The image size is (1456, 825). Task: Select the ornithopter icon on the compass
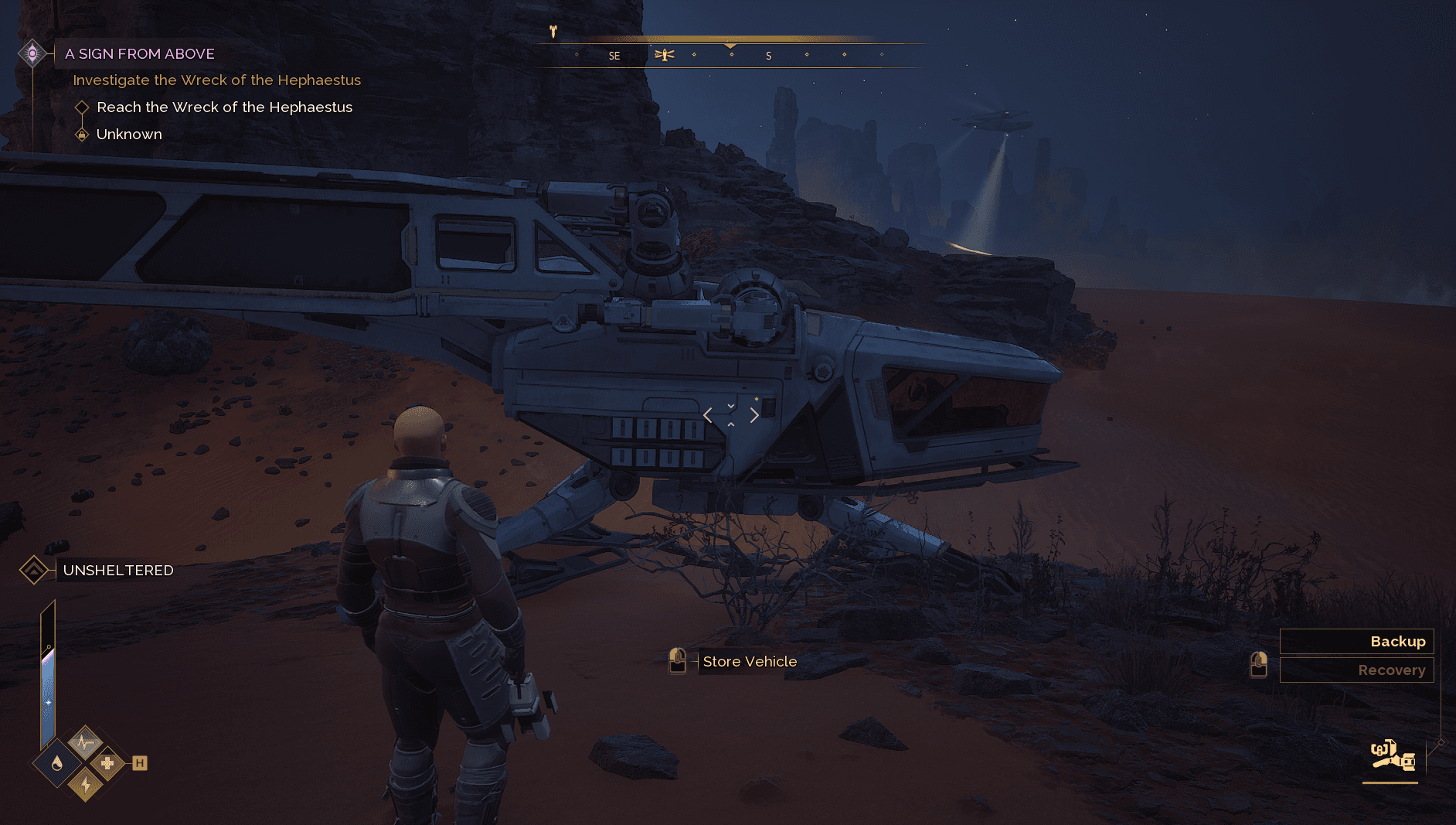tap(665, 55)
